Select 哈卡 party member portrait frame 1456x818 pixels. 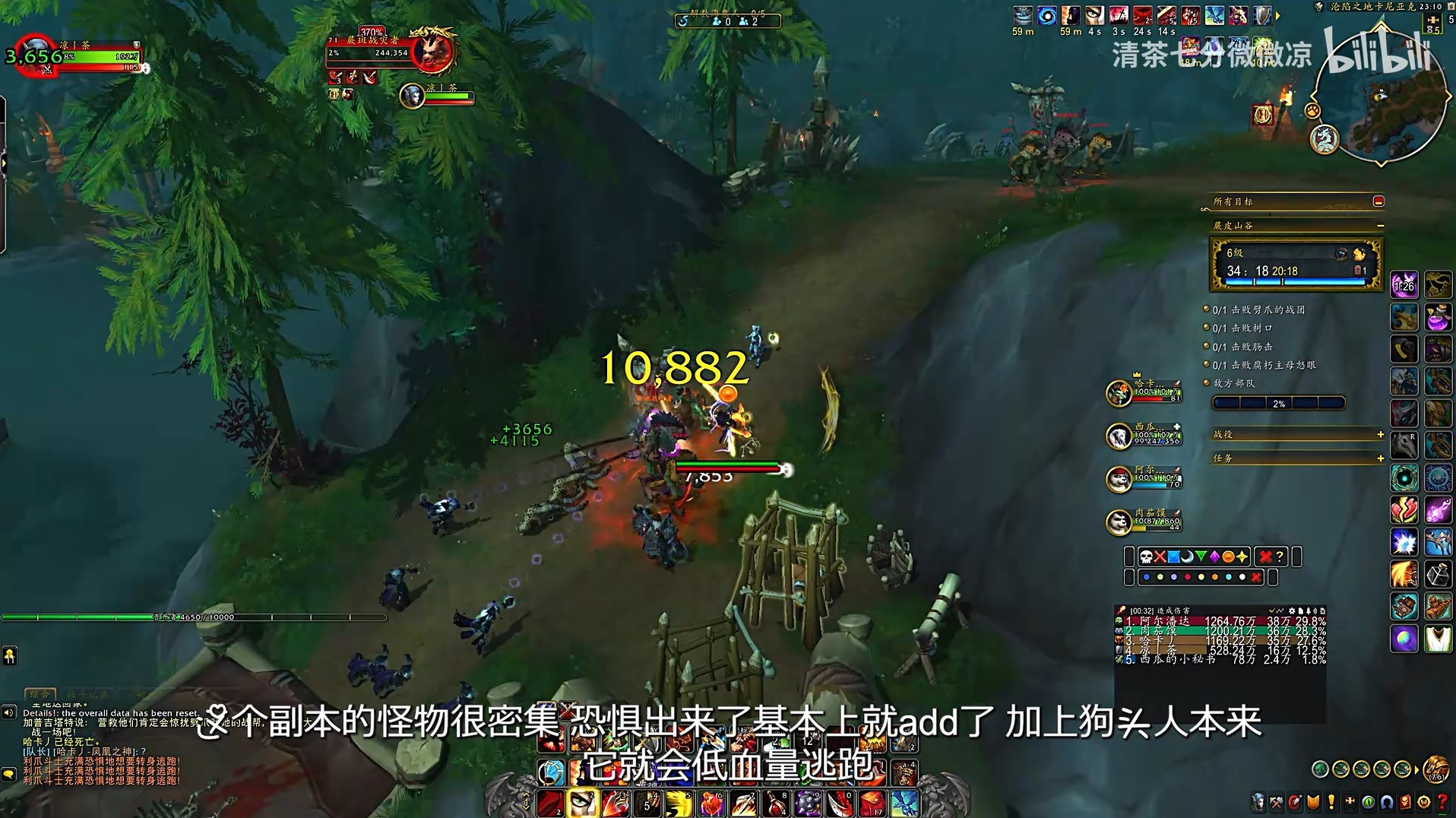1119,392
